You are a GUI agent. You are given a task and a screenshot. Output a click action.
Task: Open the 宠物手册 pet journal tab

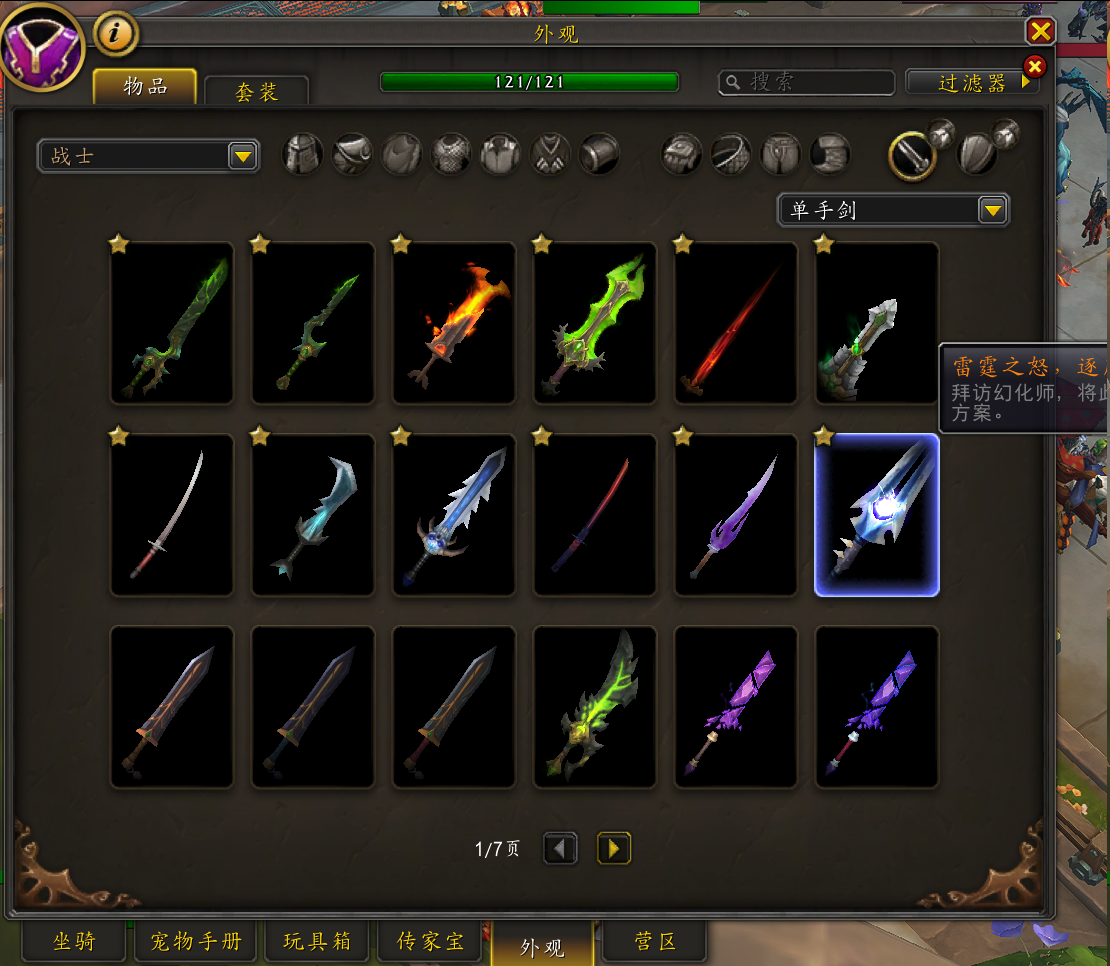click(196, 941)
